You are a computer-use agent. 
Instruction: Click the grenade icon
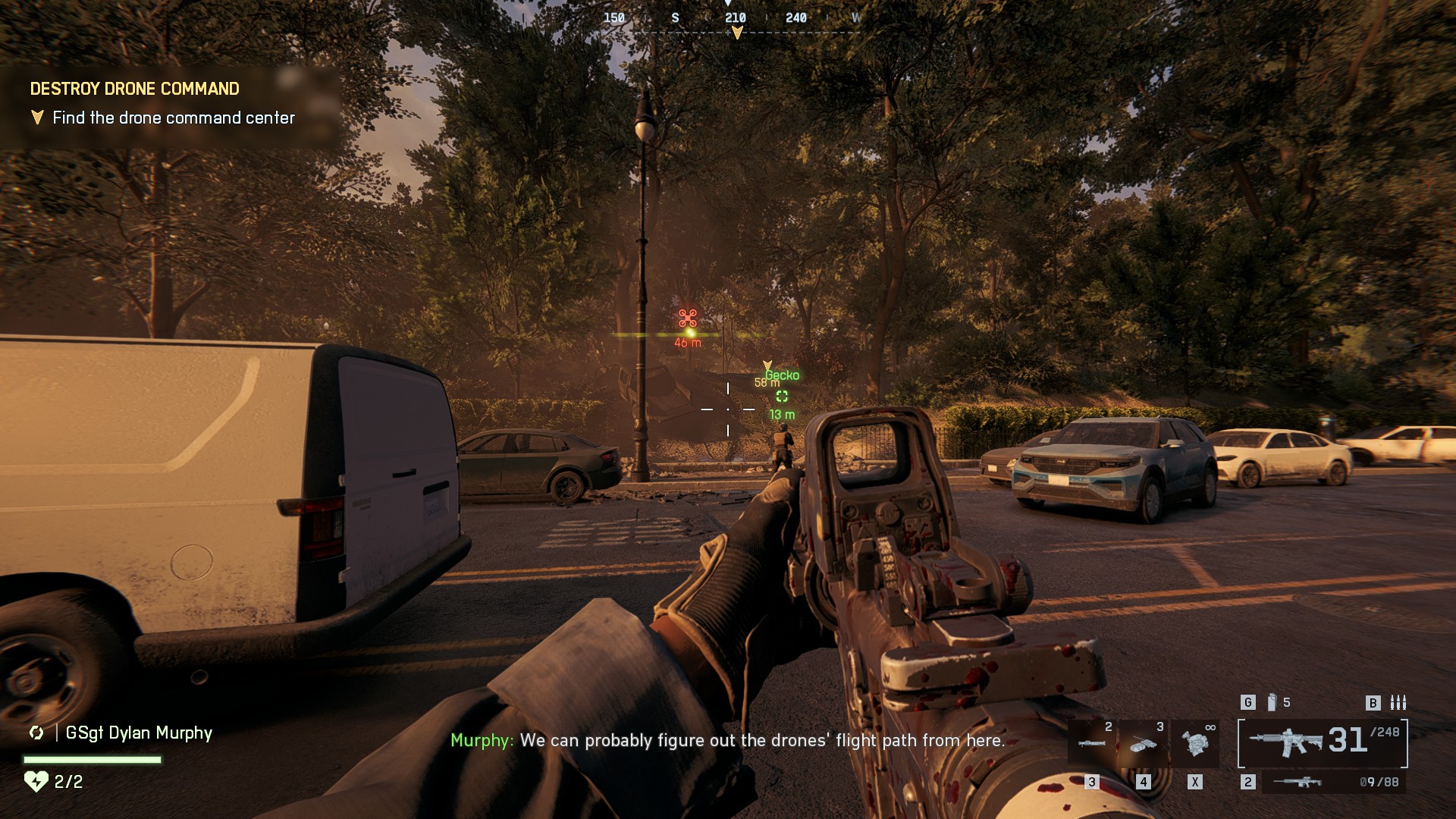(1272, 703)
